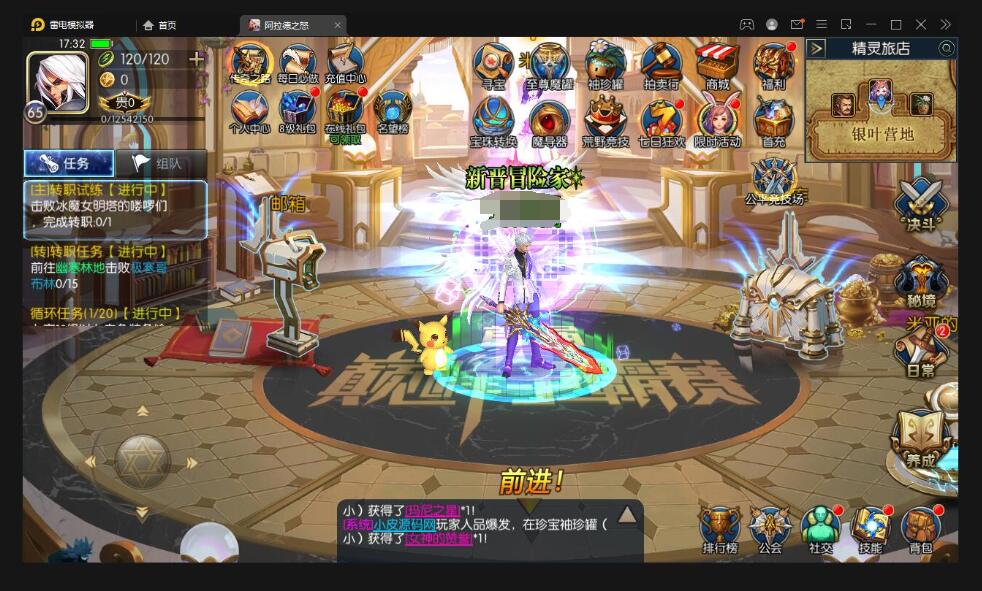Switch to the 组队 team tab

tap(160, 163)
